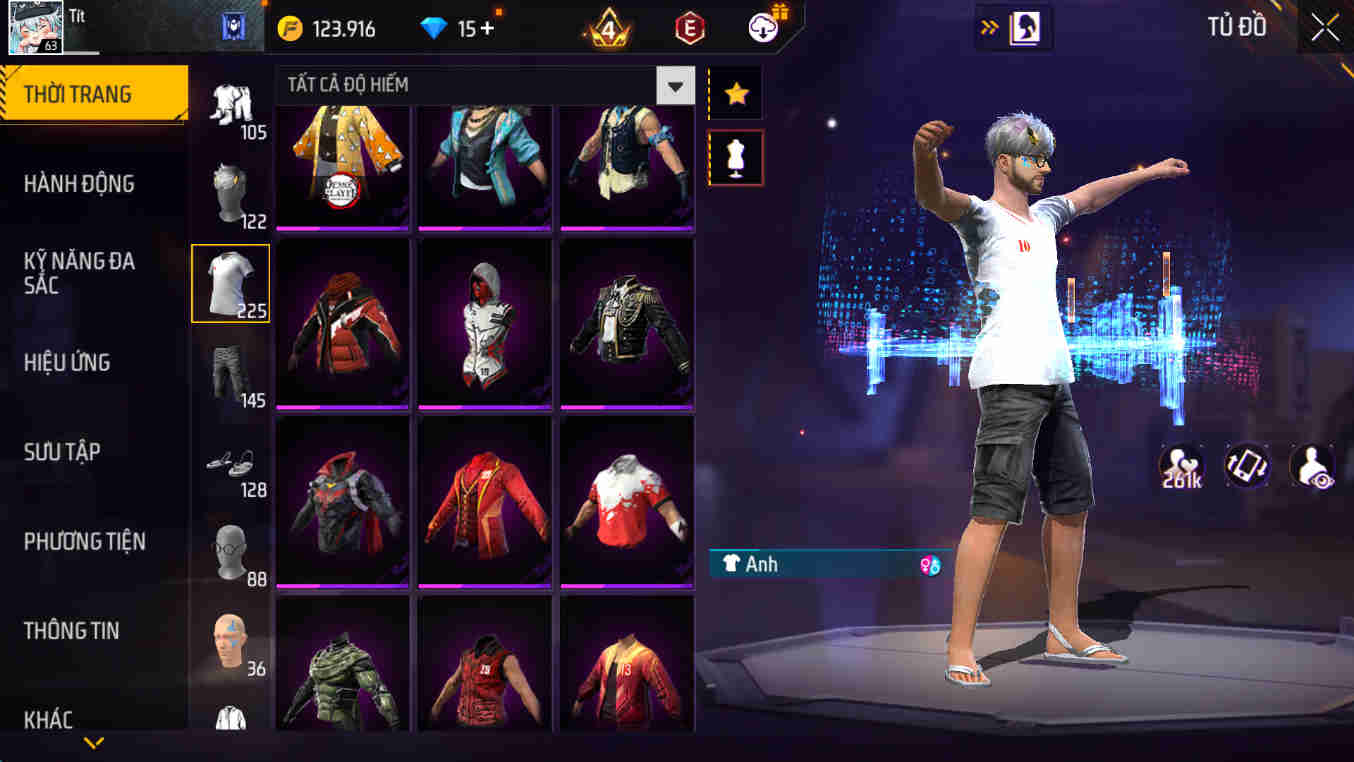This screenshot has width=1354, height=762.
Task: Open the shoes category icon showing 128
Action: [x=230, y=465]
